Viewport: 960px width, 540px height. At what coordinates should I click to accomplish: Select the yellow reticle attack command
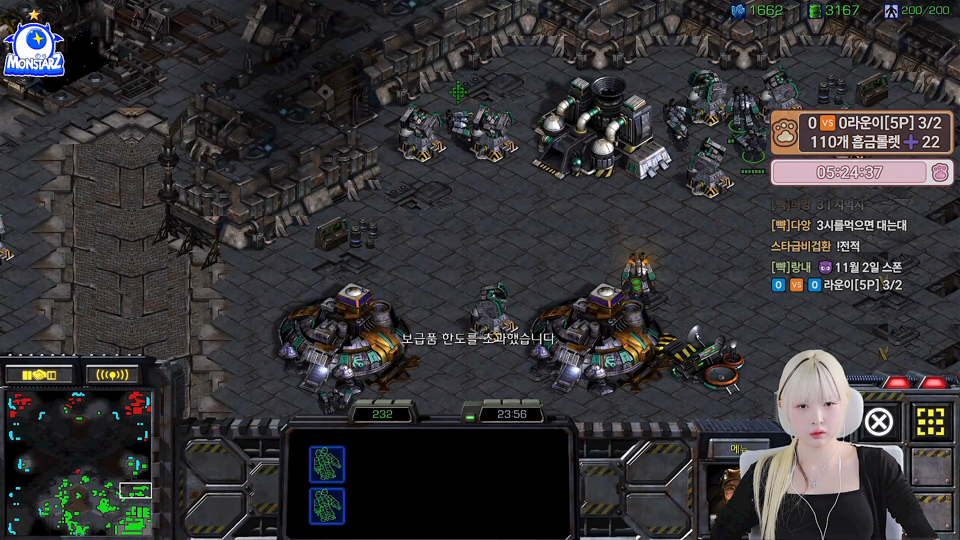(931, 422)
